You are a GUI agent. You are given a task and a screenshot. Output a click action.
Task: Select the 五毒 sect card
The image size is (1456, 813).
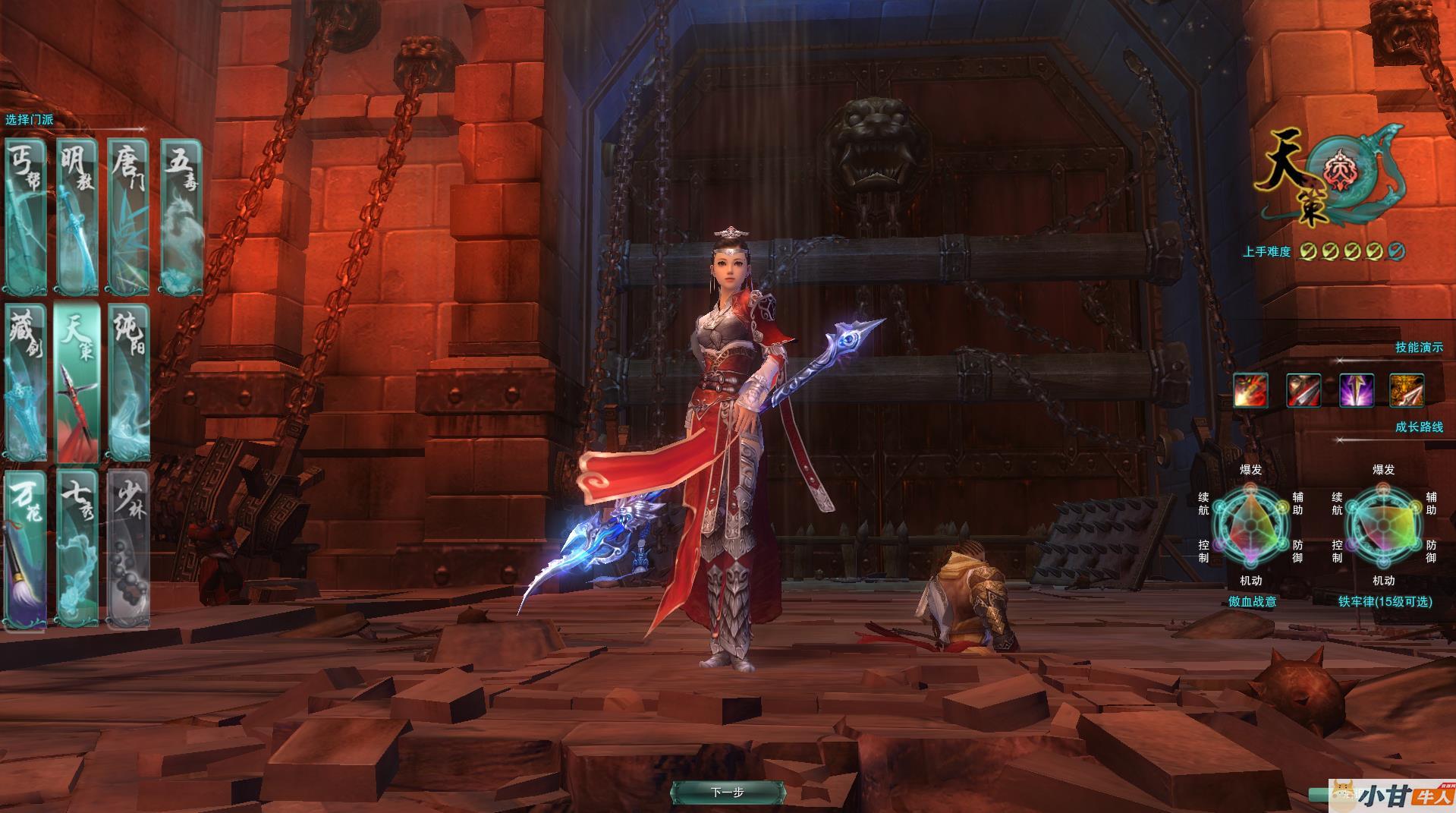tap(182, 216)
